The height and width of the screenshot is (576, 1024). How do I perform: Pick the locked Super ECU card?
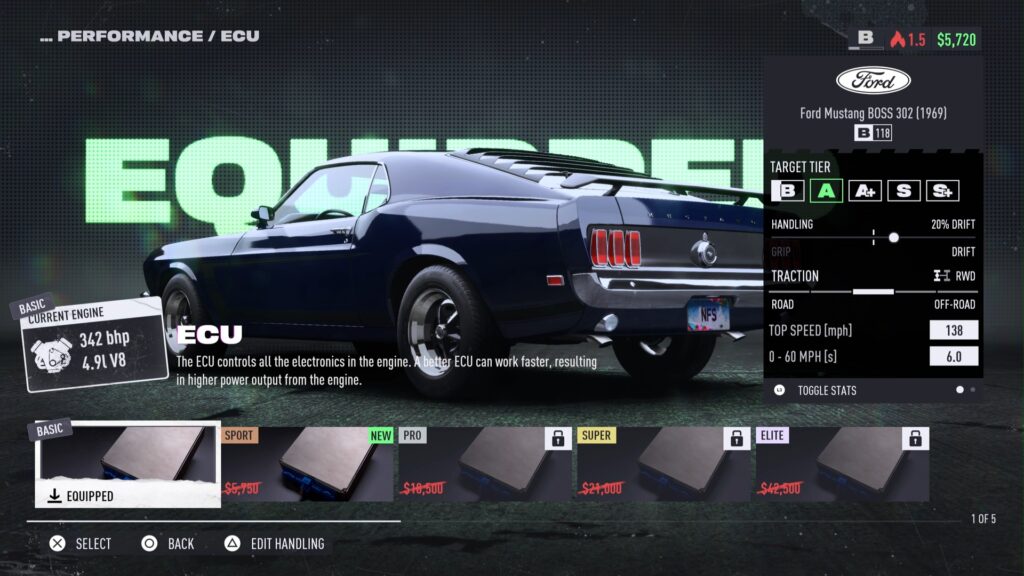pyautogui.click(x=663, y=465)
